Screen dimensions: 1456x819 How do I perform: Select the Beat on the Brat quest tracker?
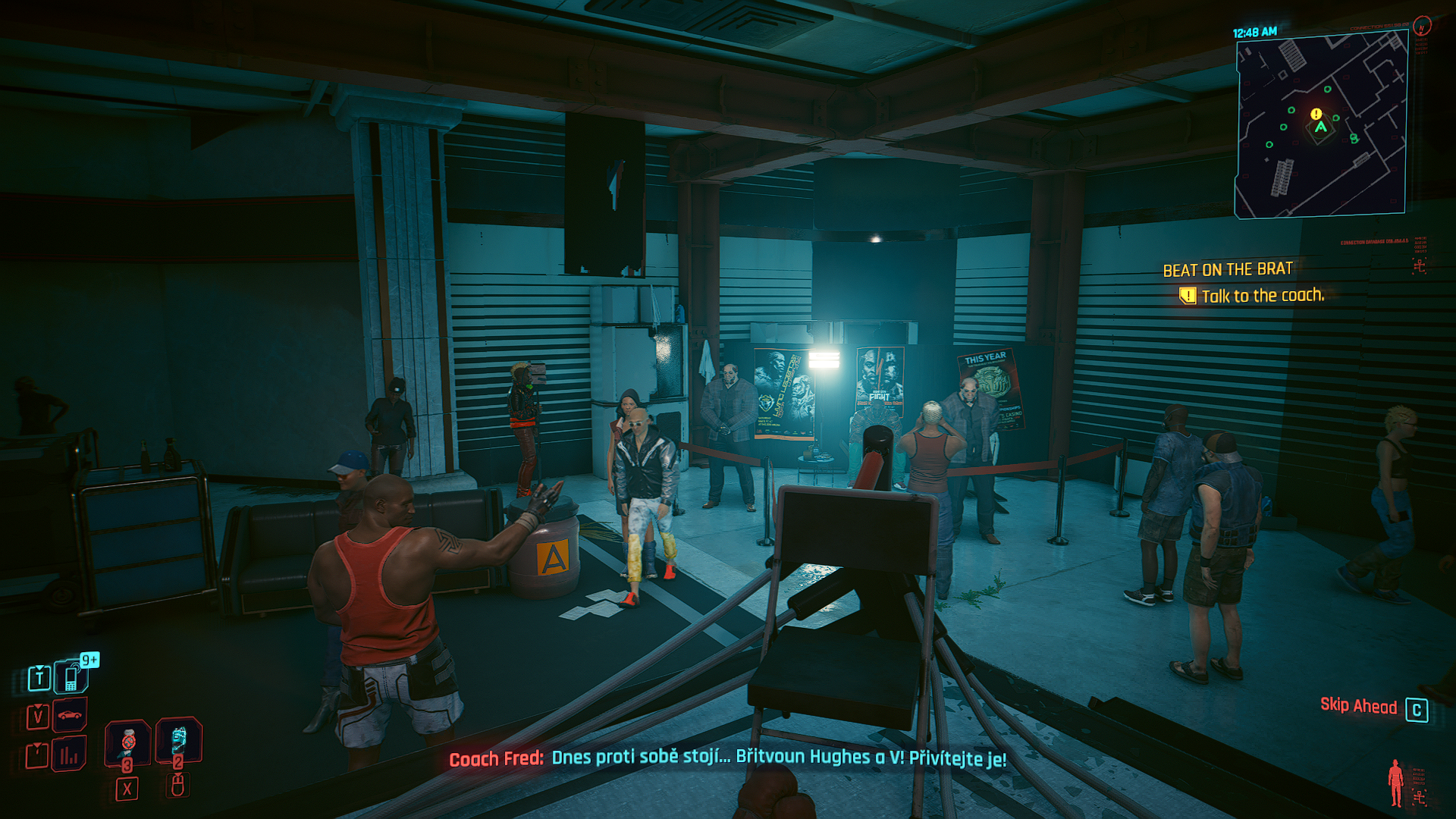click(1227, 269)
